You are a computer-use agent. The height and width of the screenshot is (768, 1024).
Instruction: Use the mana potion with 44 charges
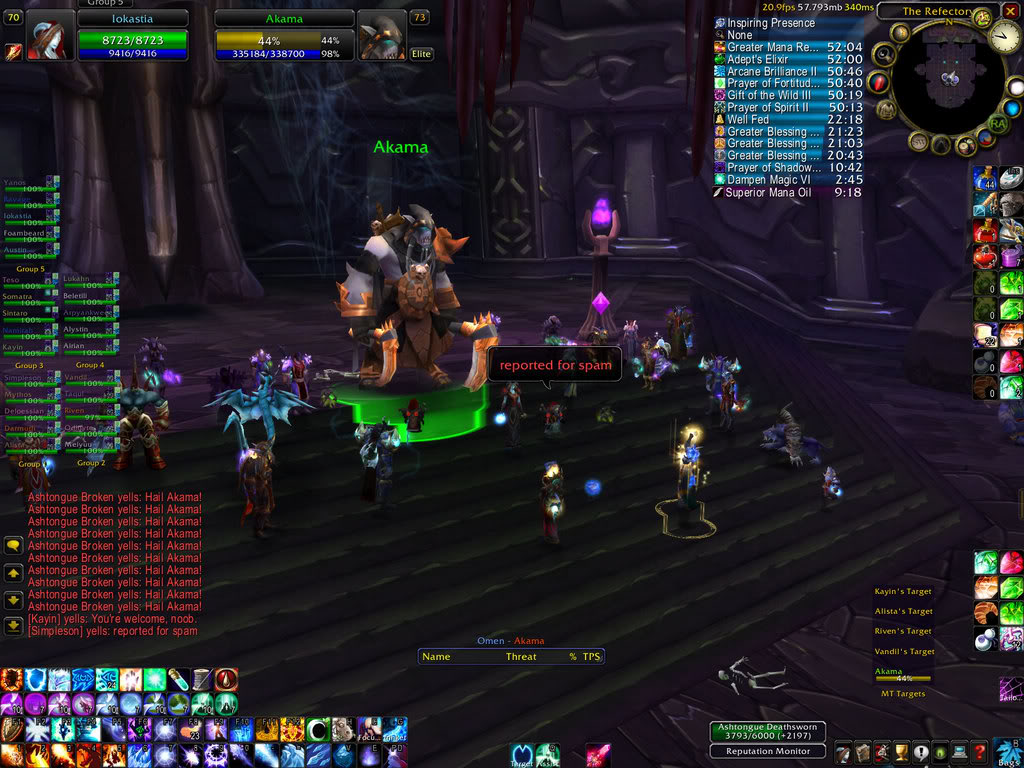(x=985, y=179)
